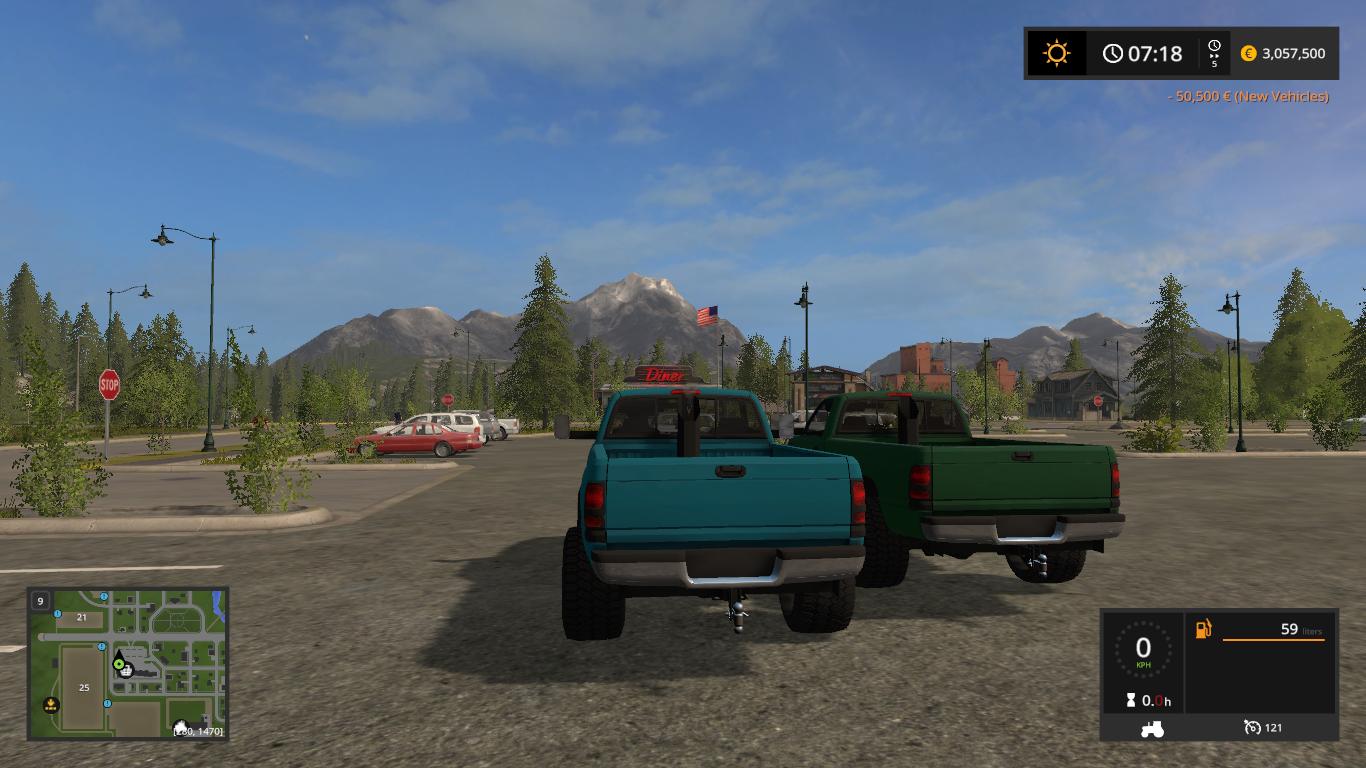Click the orange fuel pump icon
The width and height of the screenshot is (1366, 768).
[1203, 629]
